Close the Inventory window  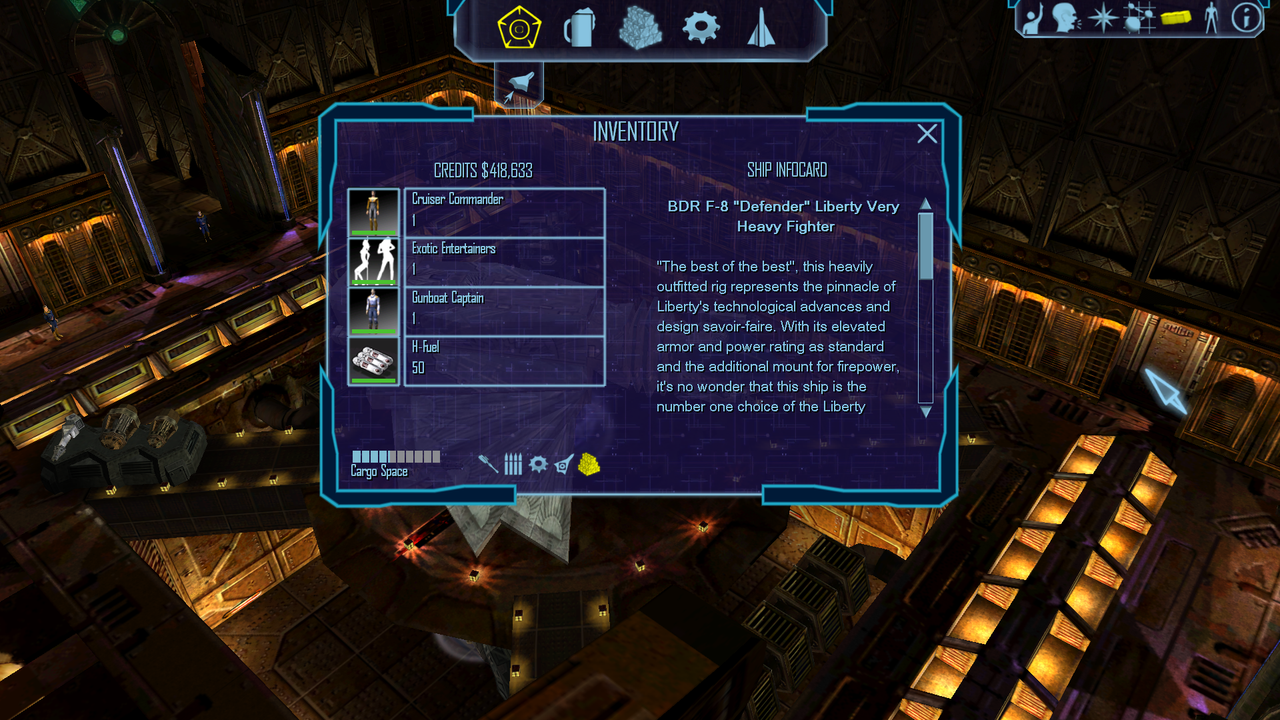tap(927, 134)
